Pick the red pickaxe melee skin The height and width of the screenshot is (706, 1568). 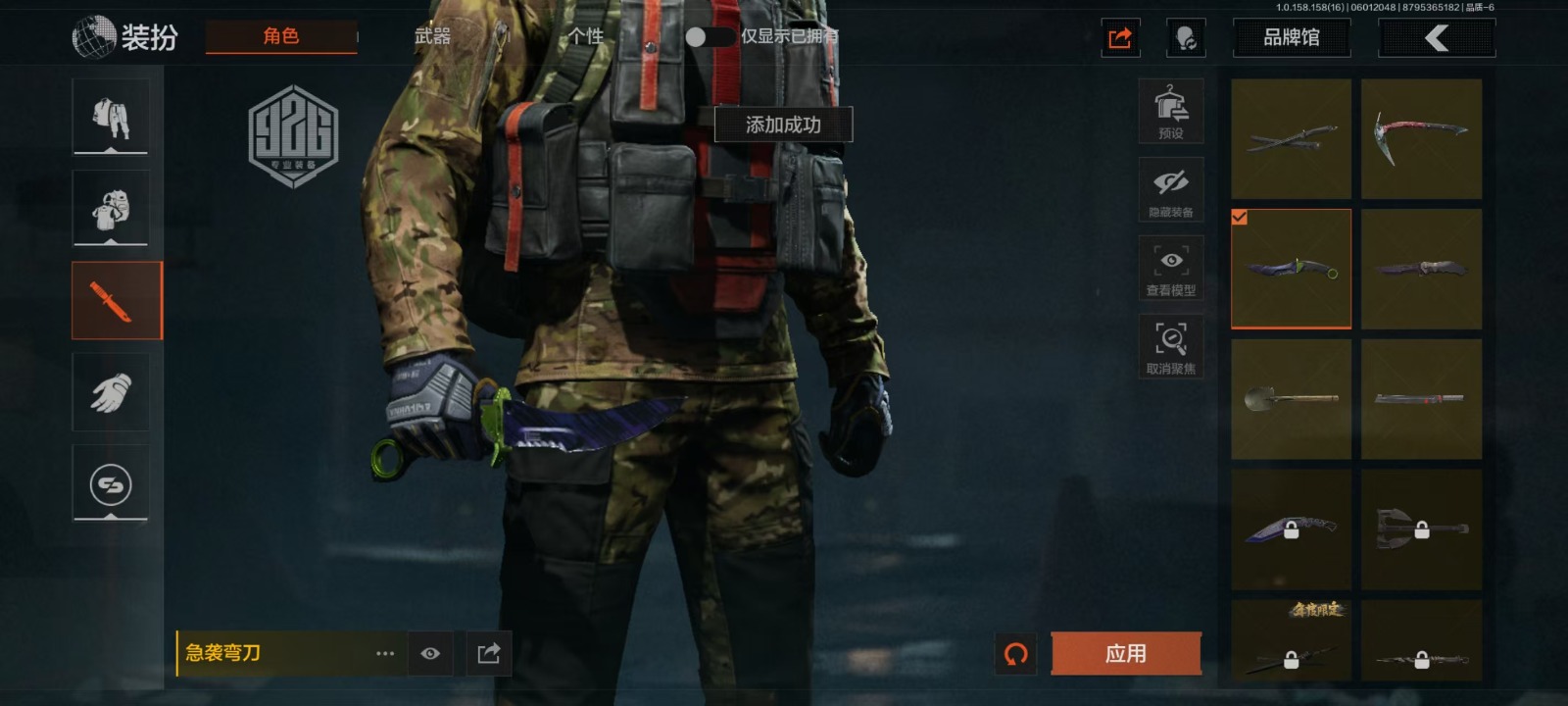tap(1421, 138)
